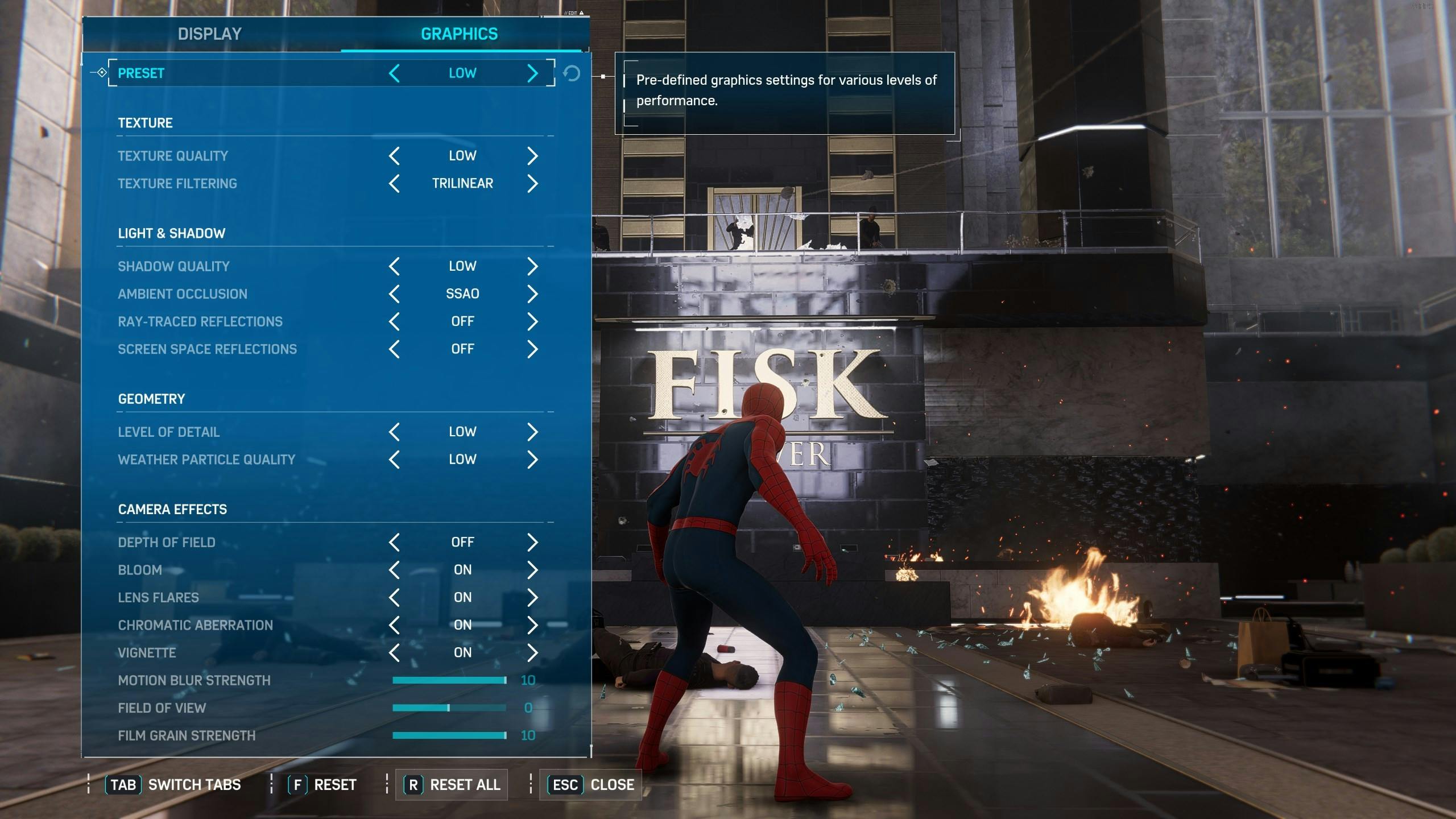The image size is (1456, 819).
Task: Change Texture Filtering using left arrow
Action: [394, 184]
